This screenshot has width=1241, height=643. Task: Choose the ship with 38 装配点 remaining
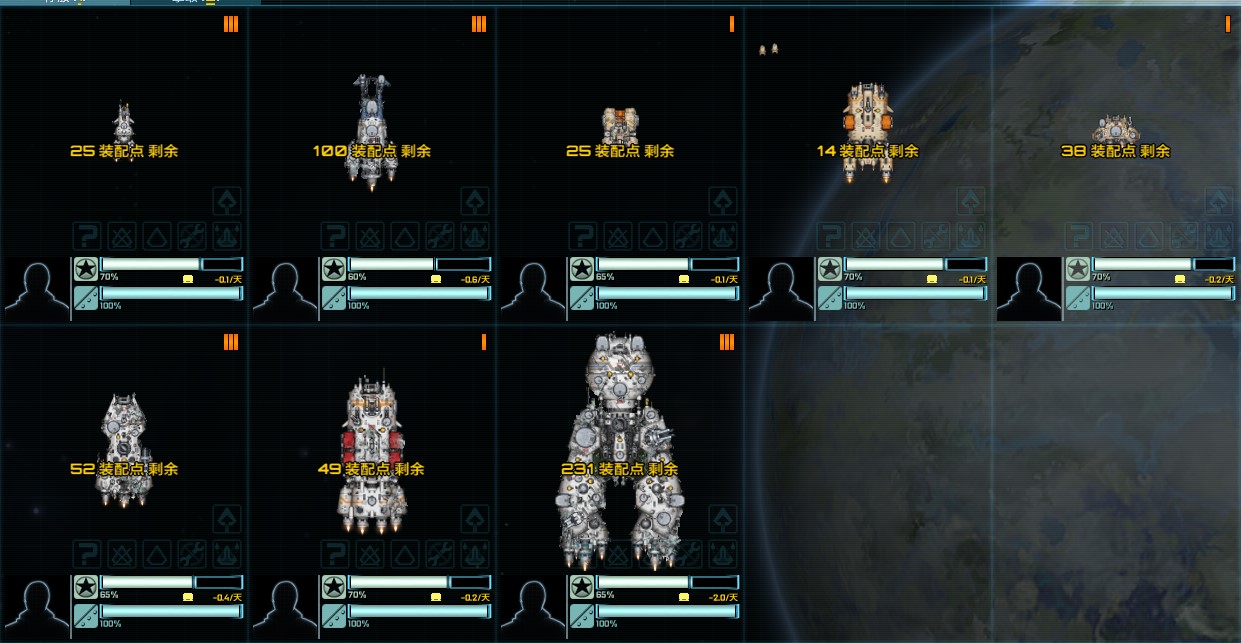pos(1115,132)
